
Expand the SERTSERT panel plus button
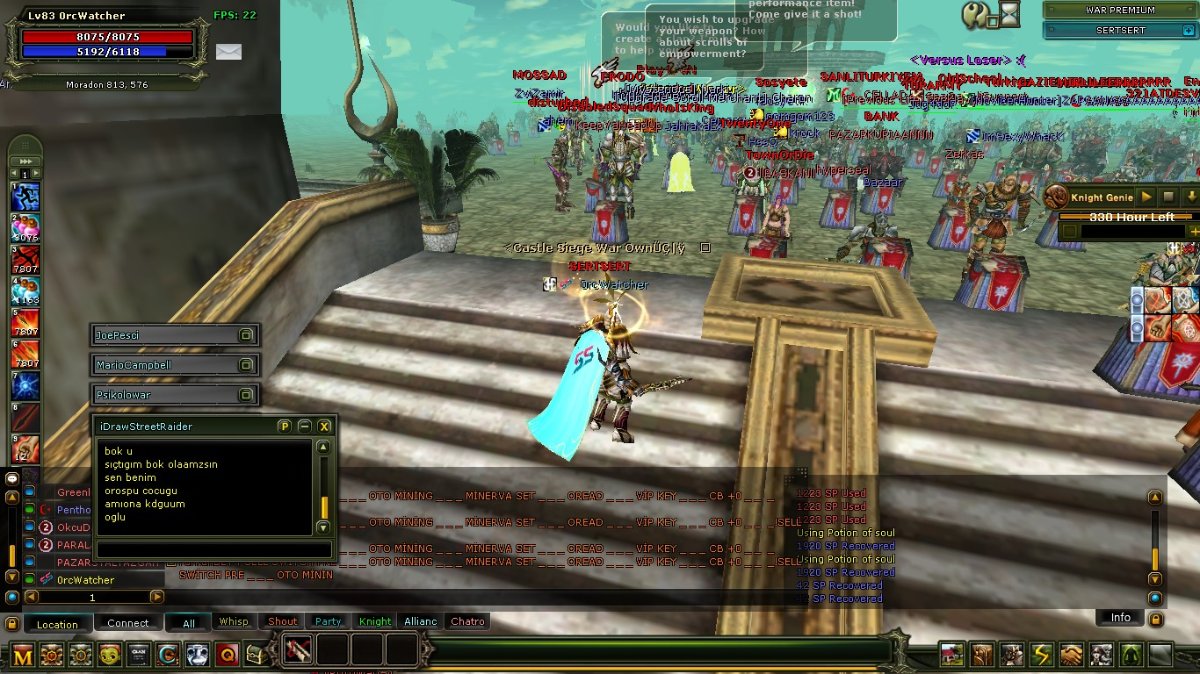[1188, 31]
